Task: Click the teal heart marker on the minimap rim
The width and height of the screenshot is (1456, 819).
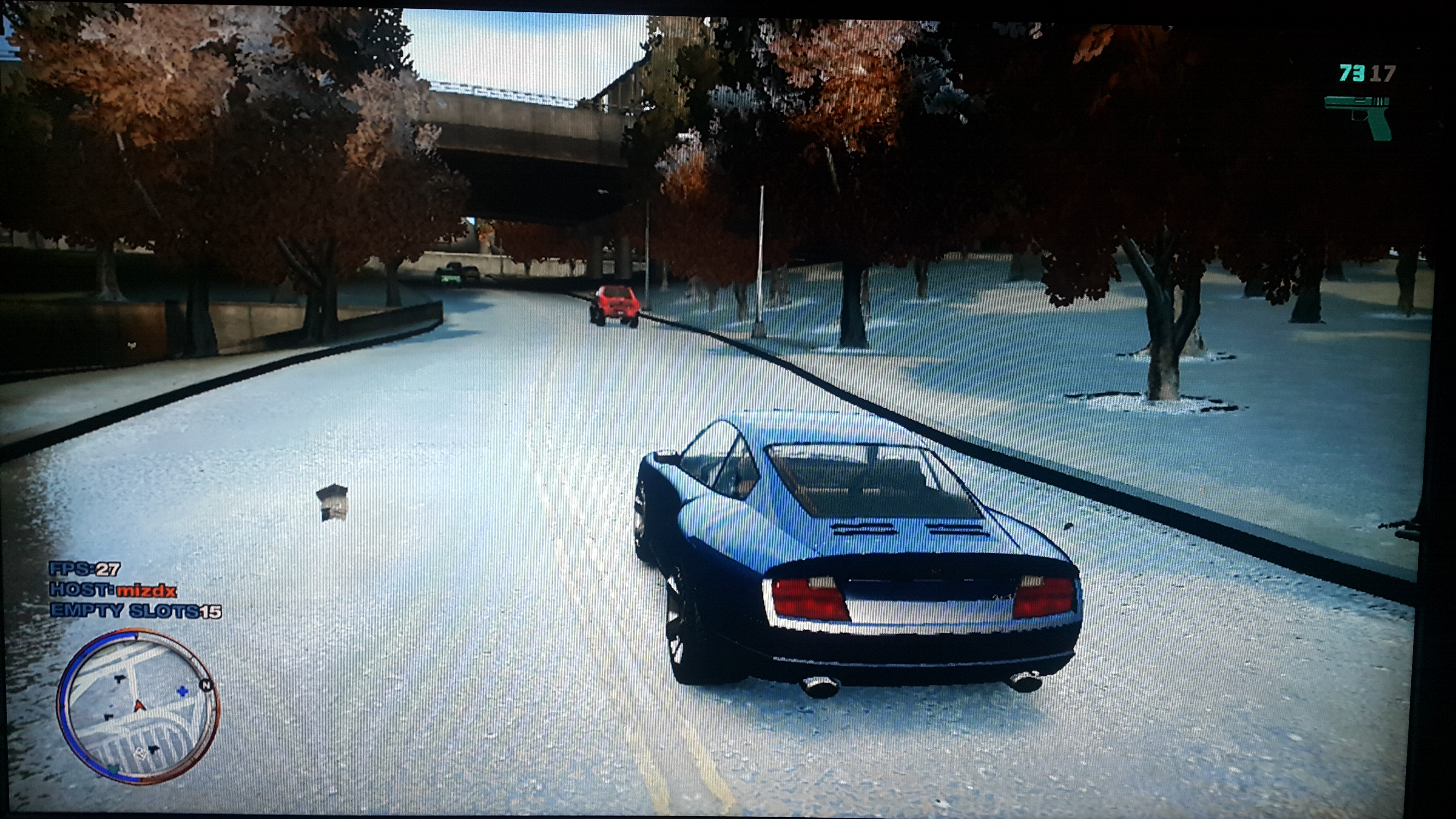Action: point(113,769)
